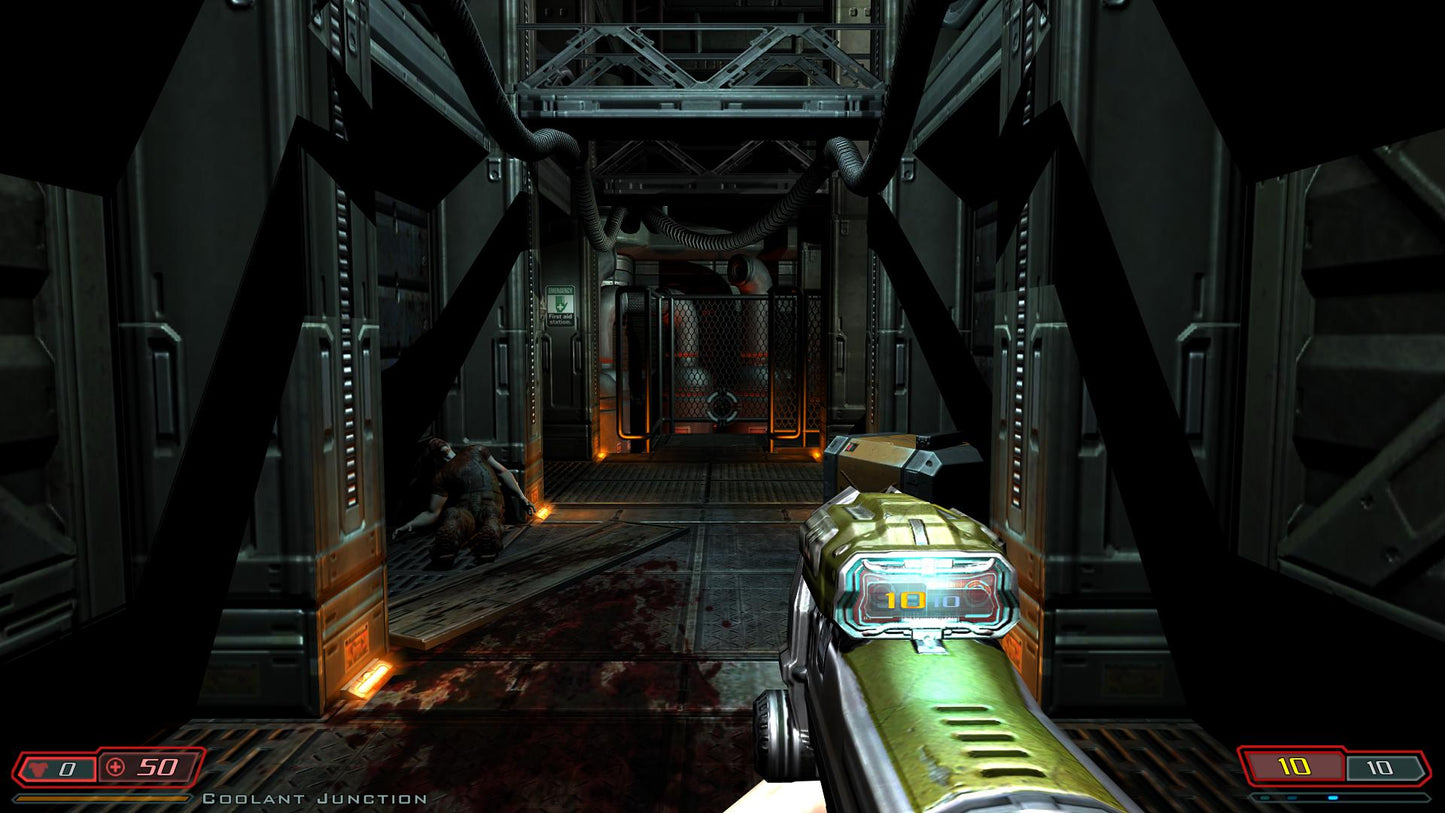The width and height of the screenshot is (1445, 813).
Task: Select the red health cross icon
Action: coord(115,767)
